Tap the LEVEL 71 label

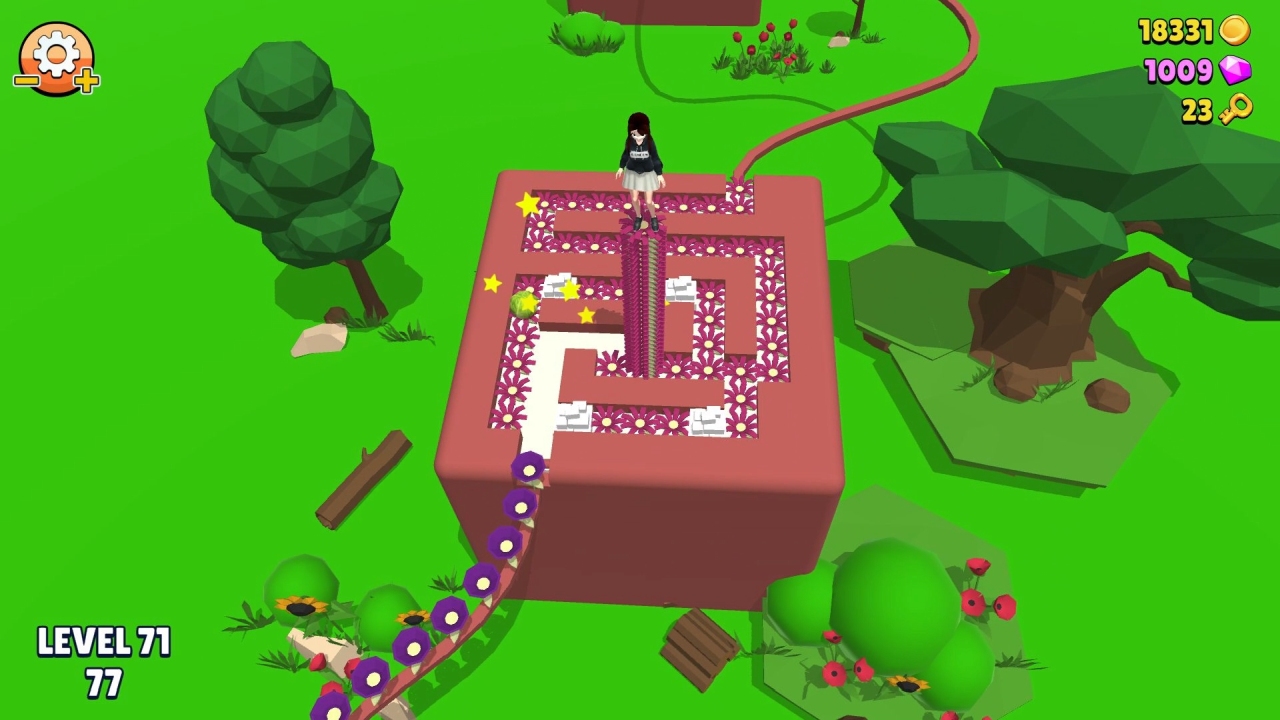[103, 641]
